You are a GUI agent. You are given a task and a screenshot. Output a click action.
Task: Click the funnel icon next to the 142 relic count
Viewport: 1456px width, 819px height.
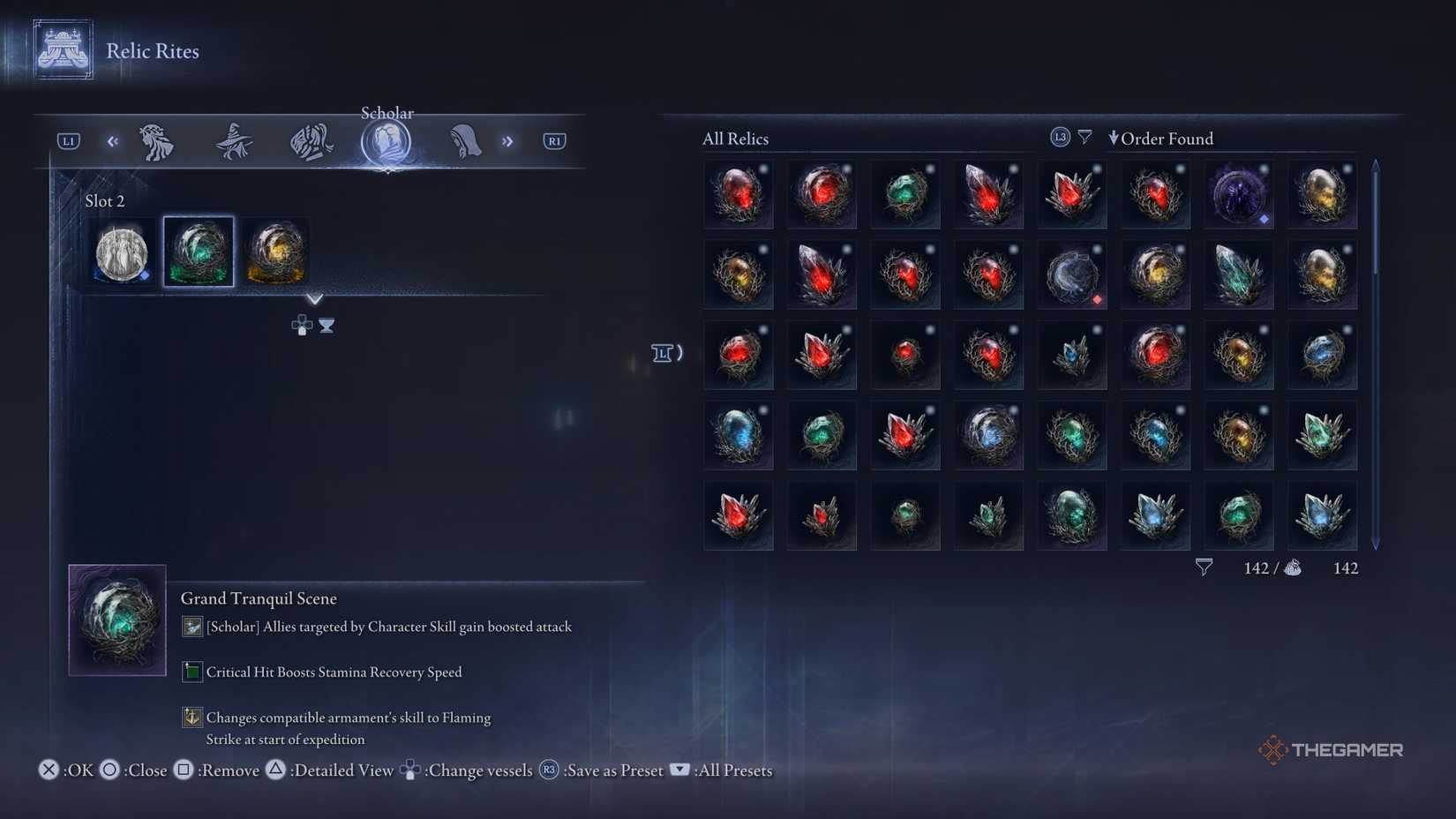[x=1203, y=567]
